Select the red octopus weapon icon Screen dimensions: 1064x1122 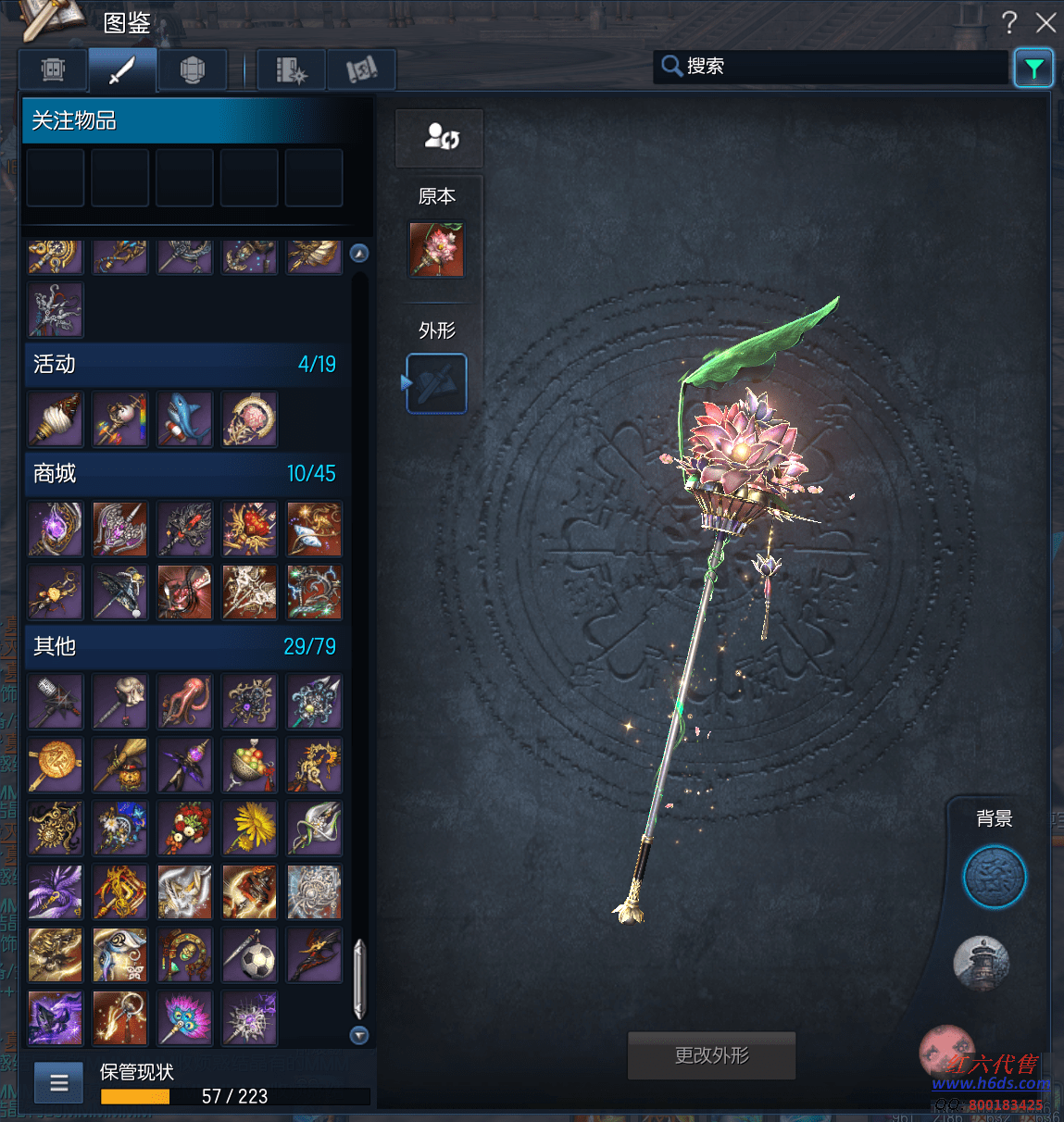[x=185, y=701]
